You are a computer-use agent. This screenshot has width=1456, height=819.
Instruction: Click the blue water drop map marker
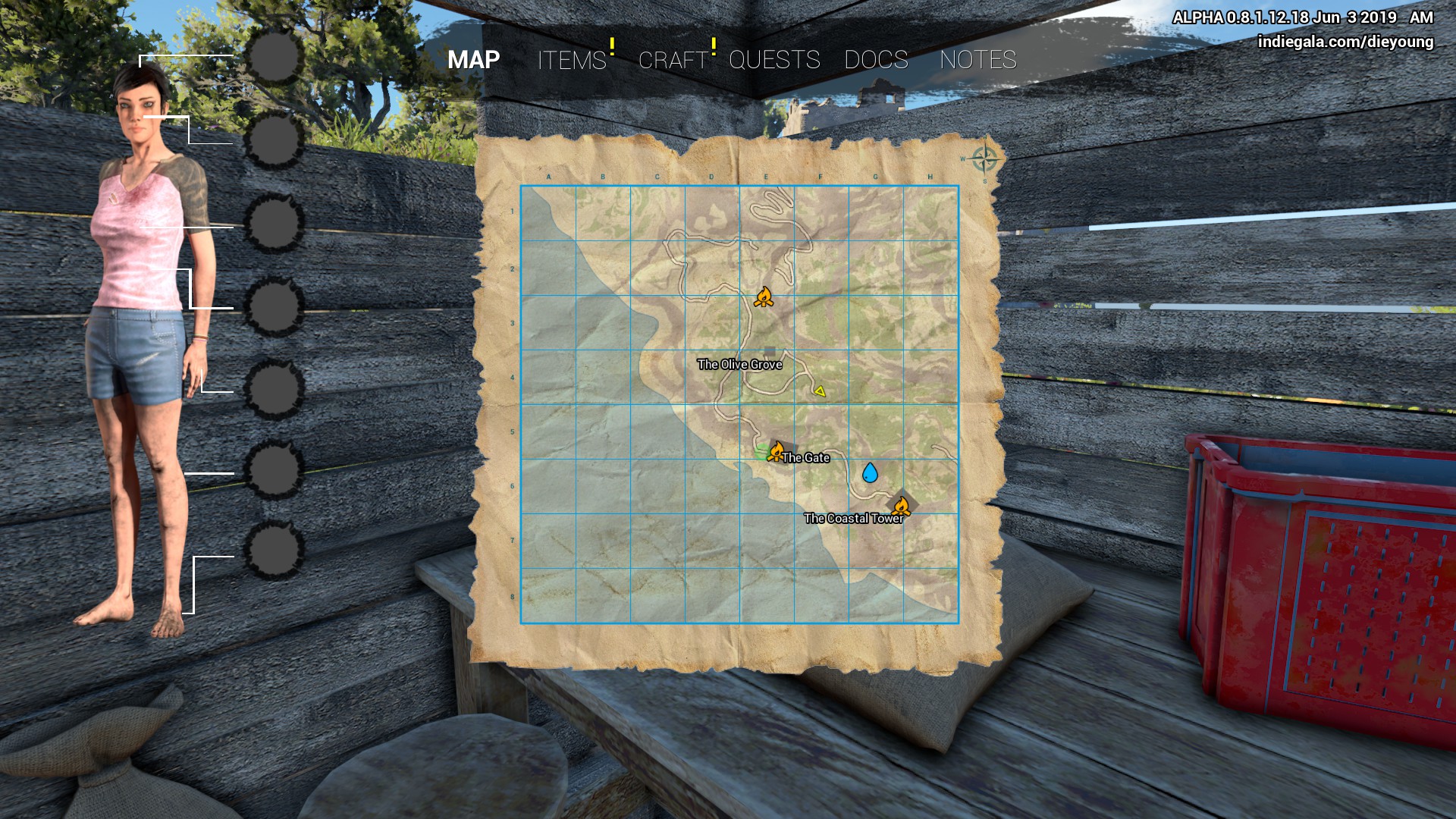click(x=870, y=473)
